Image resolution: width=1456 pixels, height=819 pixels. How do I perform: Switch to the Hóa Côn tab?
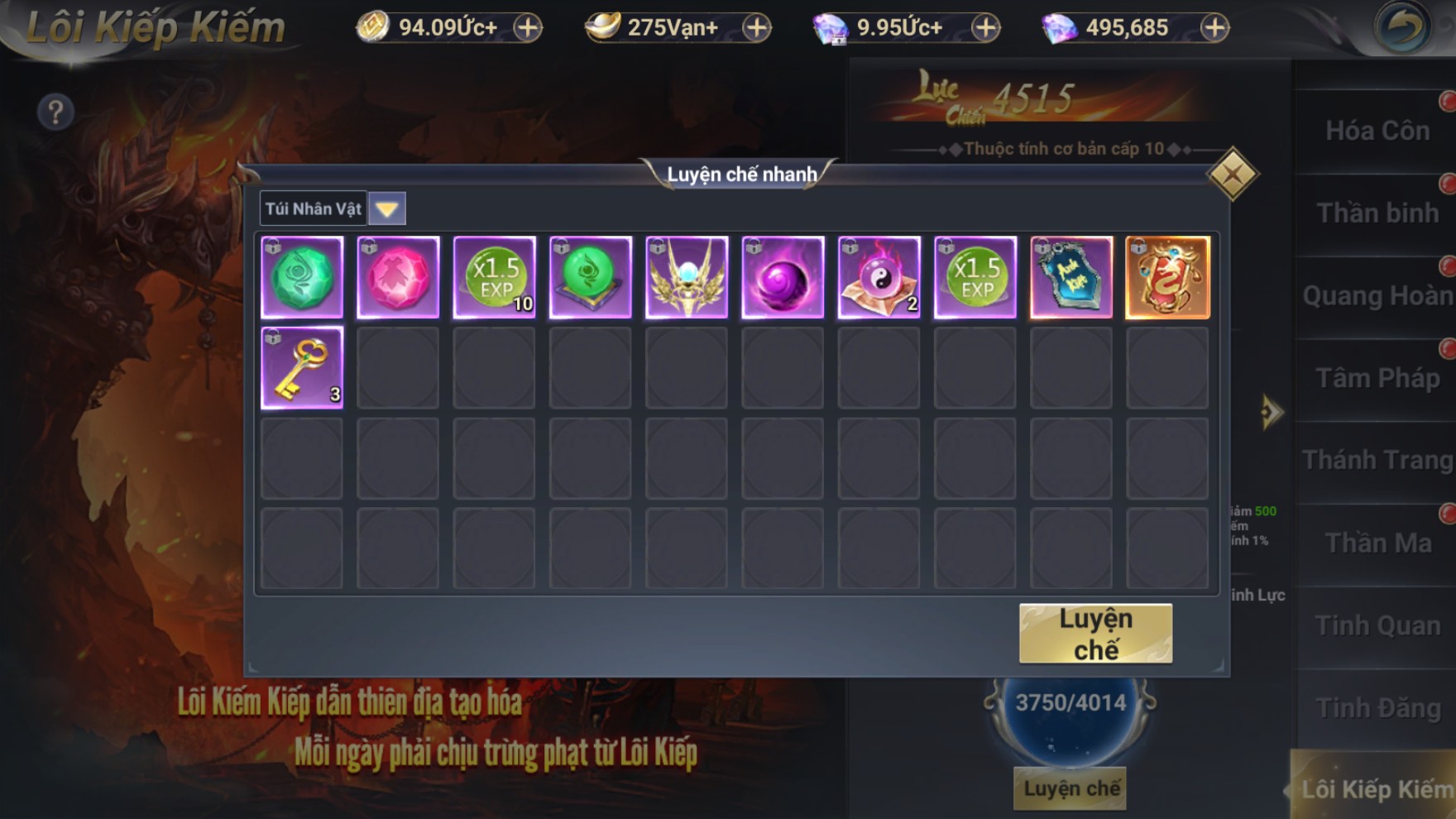(x=1377, y=131)
